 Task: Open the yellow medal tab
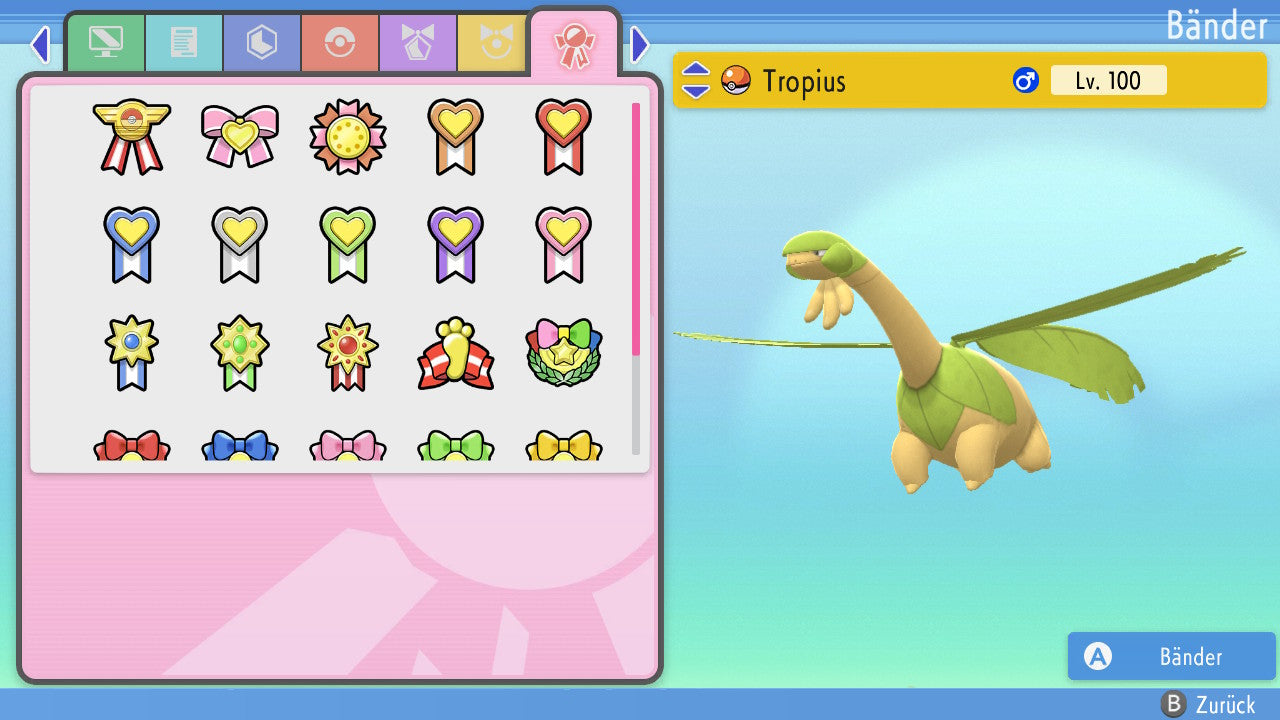pos(492,43)
